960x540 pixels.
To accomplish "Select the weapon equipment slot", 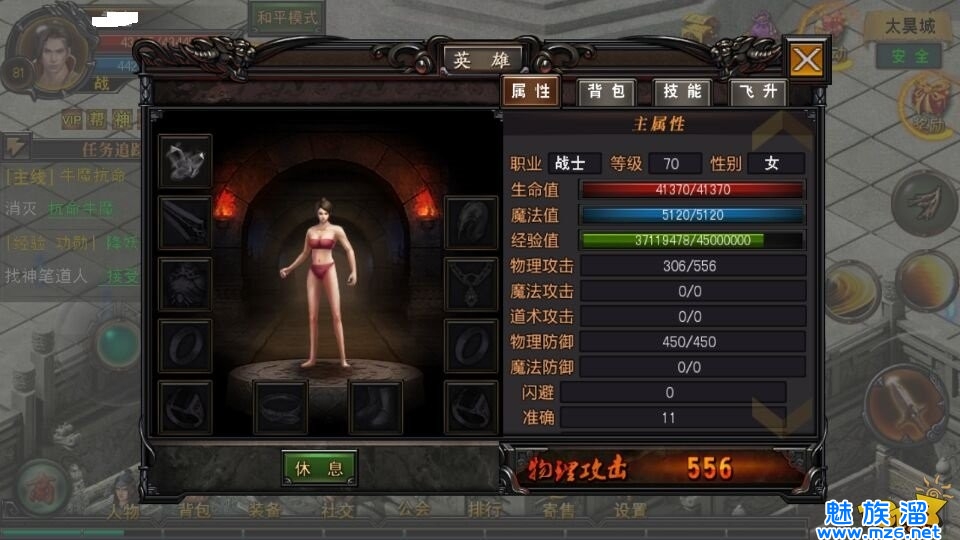I will click(x=185, y=222).
